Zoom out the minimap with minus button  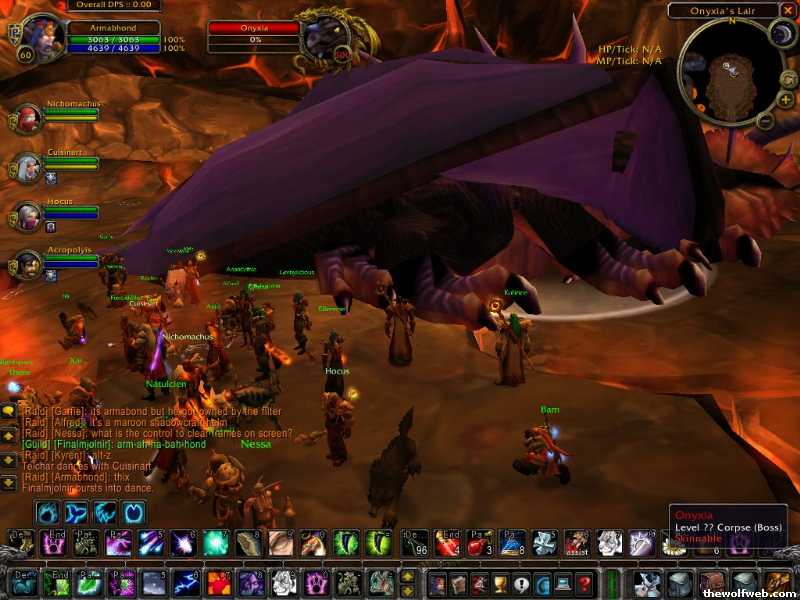[764, 121]
